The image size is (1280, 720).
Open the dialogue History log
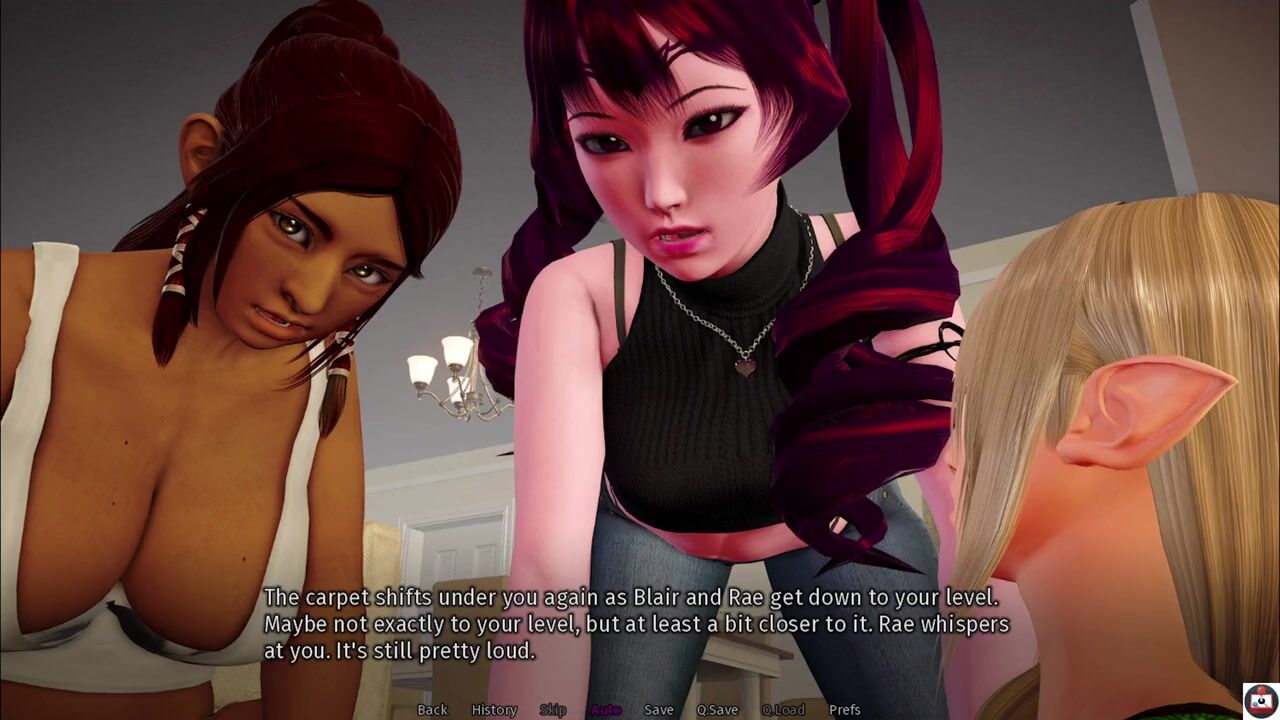(494, 710)
